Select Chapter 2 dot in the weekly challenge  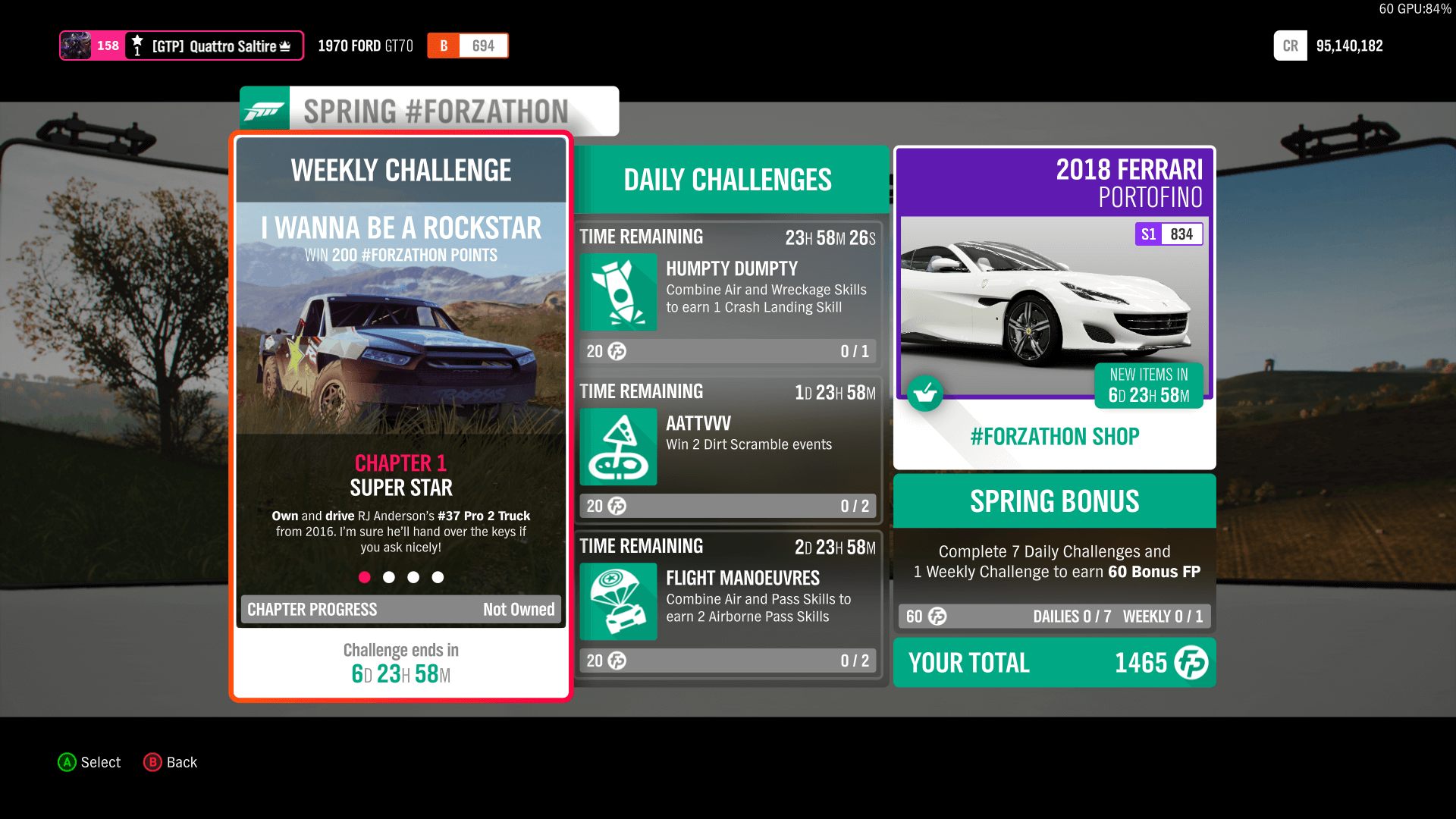pos(389,577)
